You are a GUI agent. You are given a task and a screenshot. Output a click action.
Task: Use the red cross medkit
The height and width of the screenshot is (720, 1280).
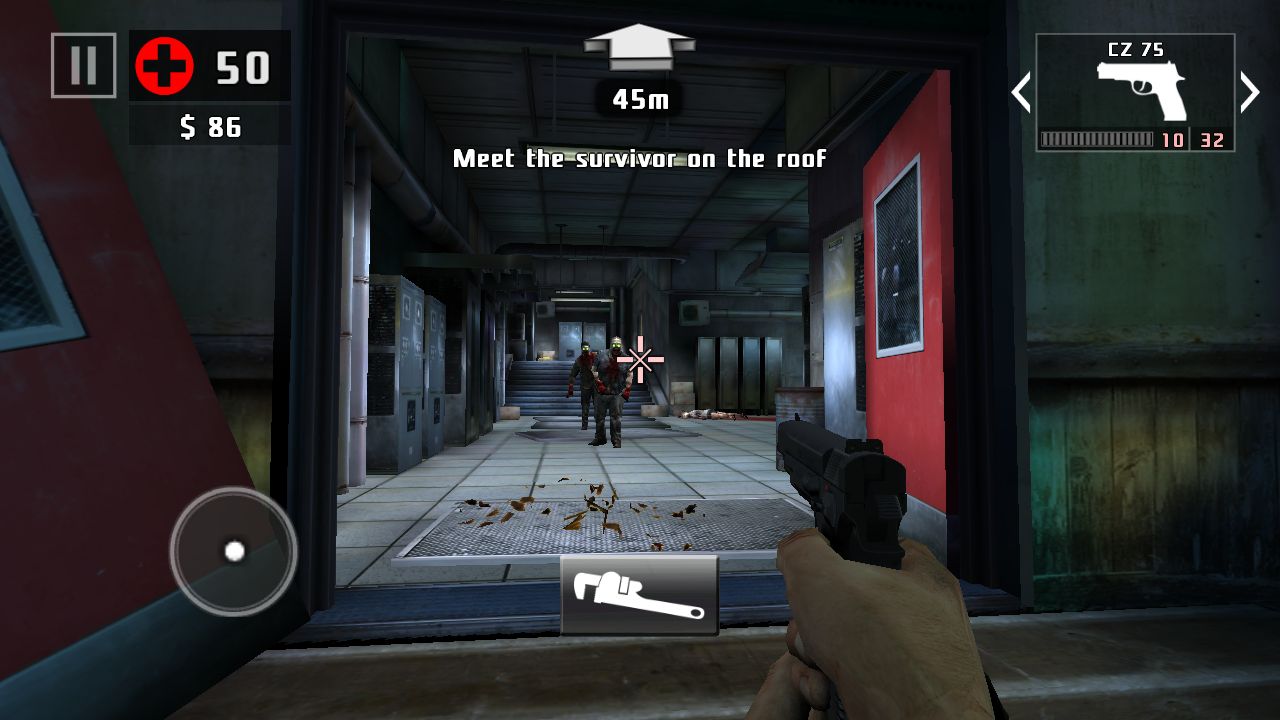click(164, 68)
